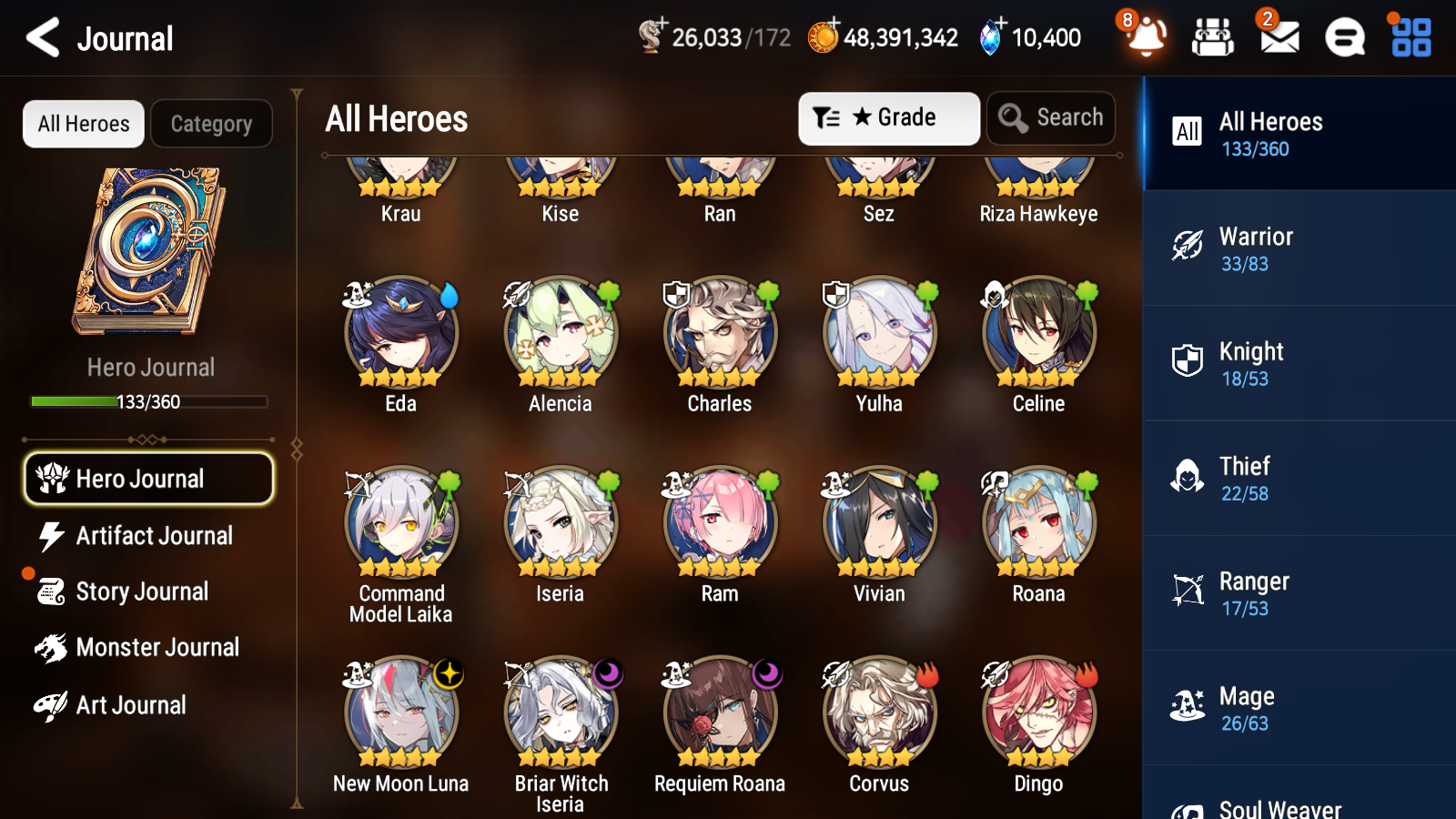Open the chat bubble icon
1456x819 pixels.
point(1344,37)
